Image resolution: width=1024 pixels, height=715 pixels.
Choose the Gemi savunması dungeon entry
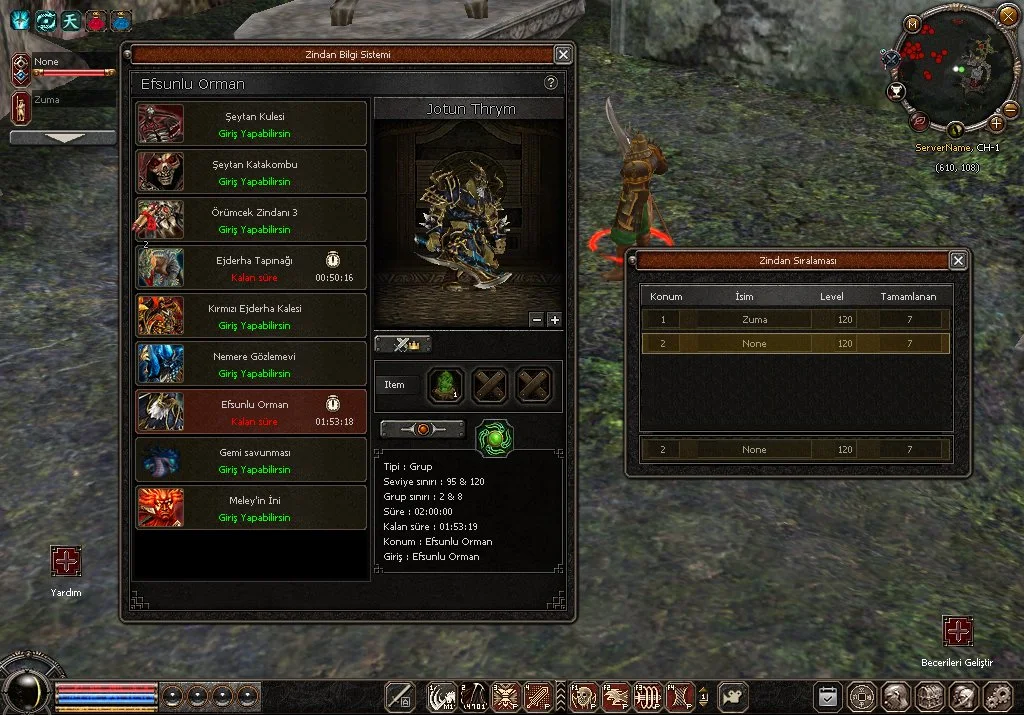pos(252,460)
